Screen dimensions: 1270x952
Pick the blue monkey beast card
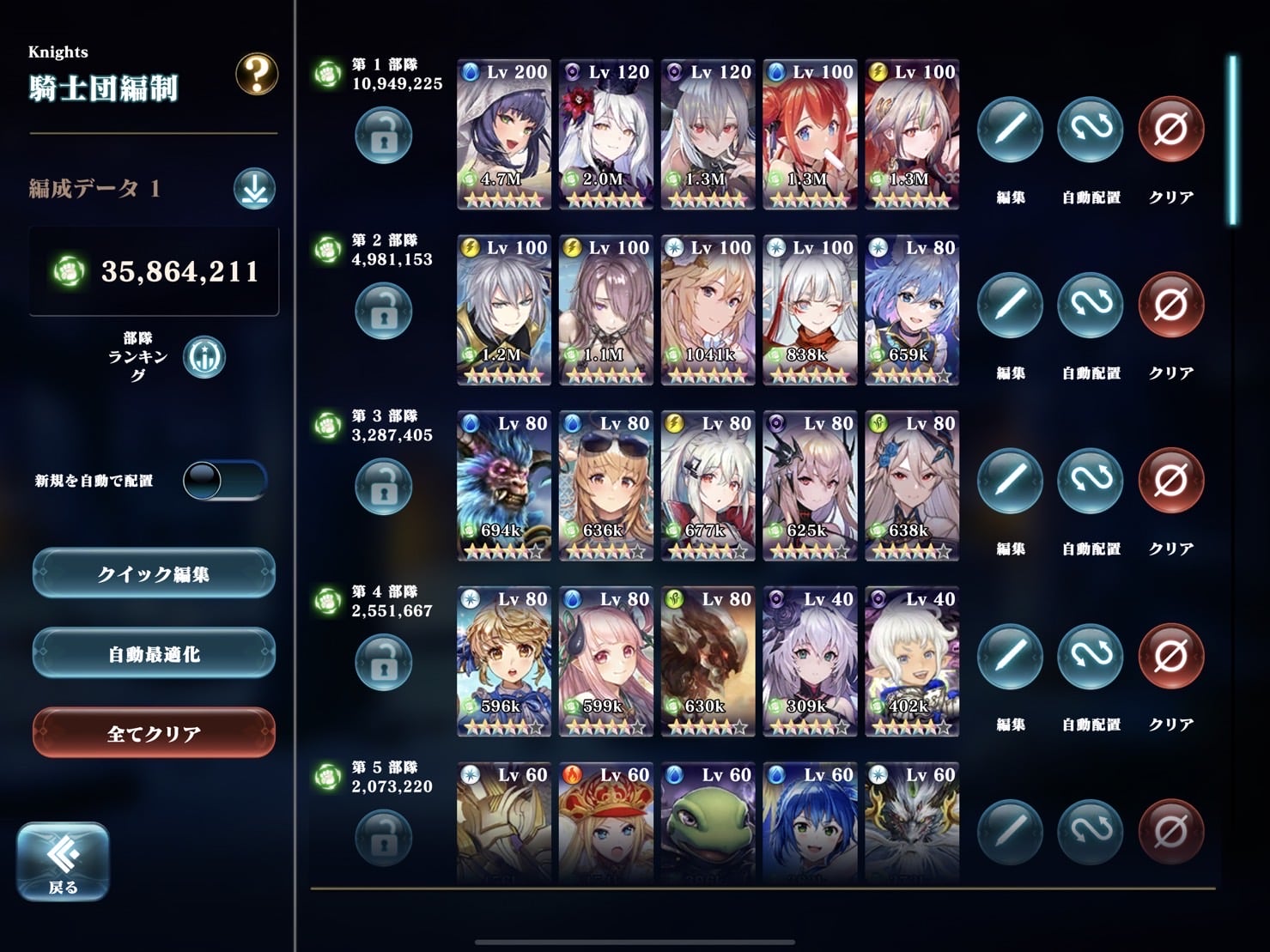coord(503,486)
